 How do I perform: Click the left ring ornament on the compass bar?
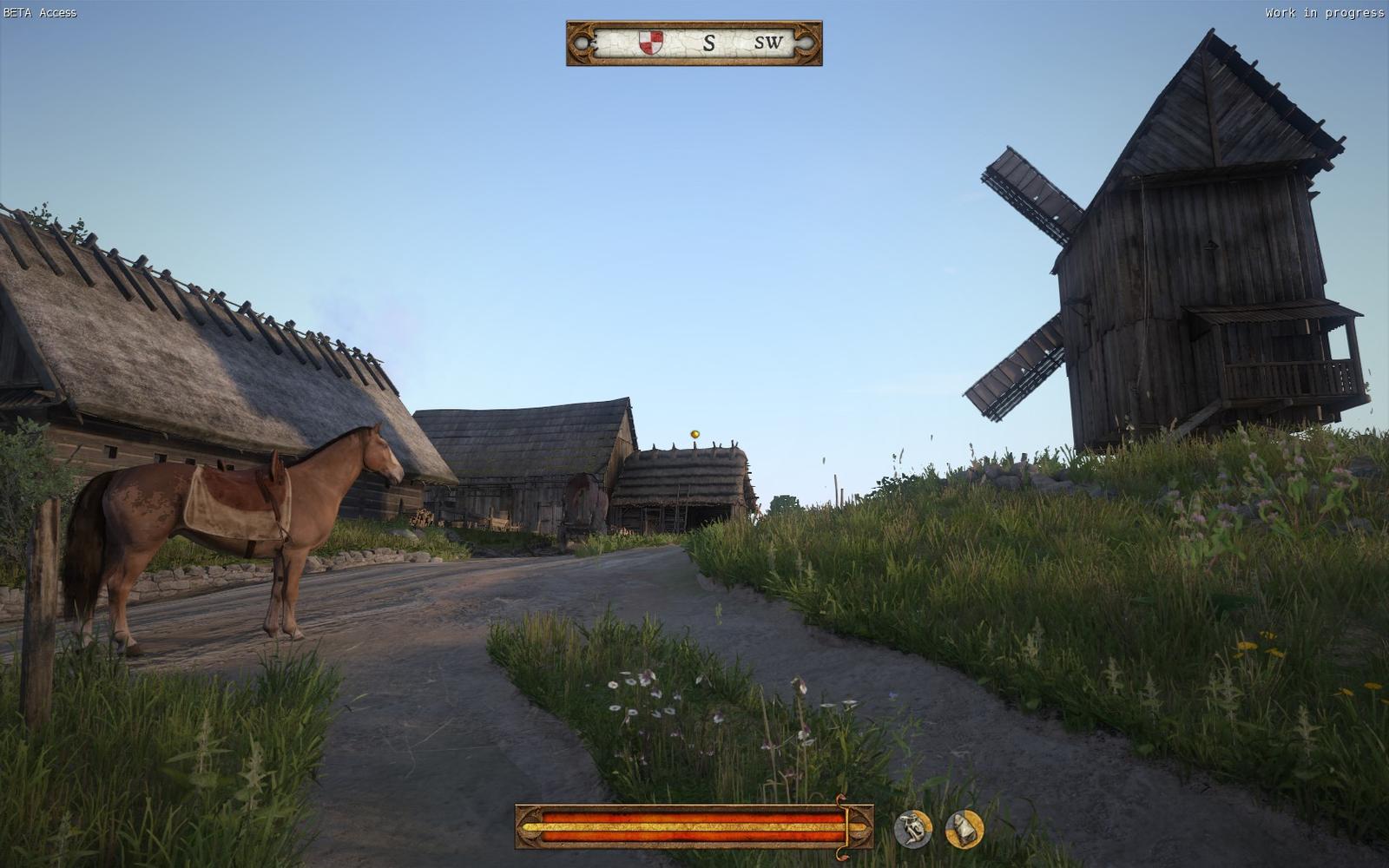pyautogui.click(x=580, y=43)
